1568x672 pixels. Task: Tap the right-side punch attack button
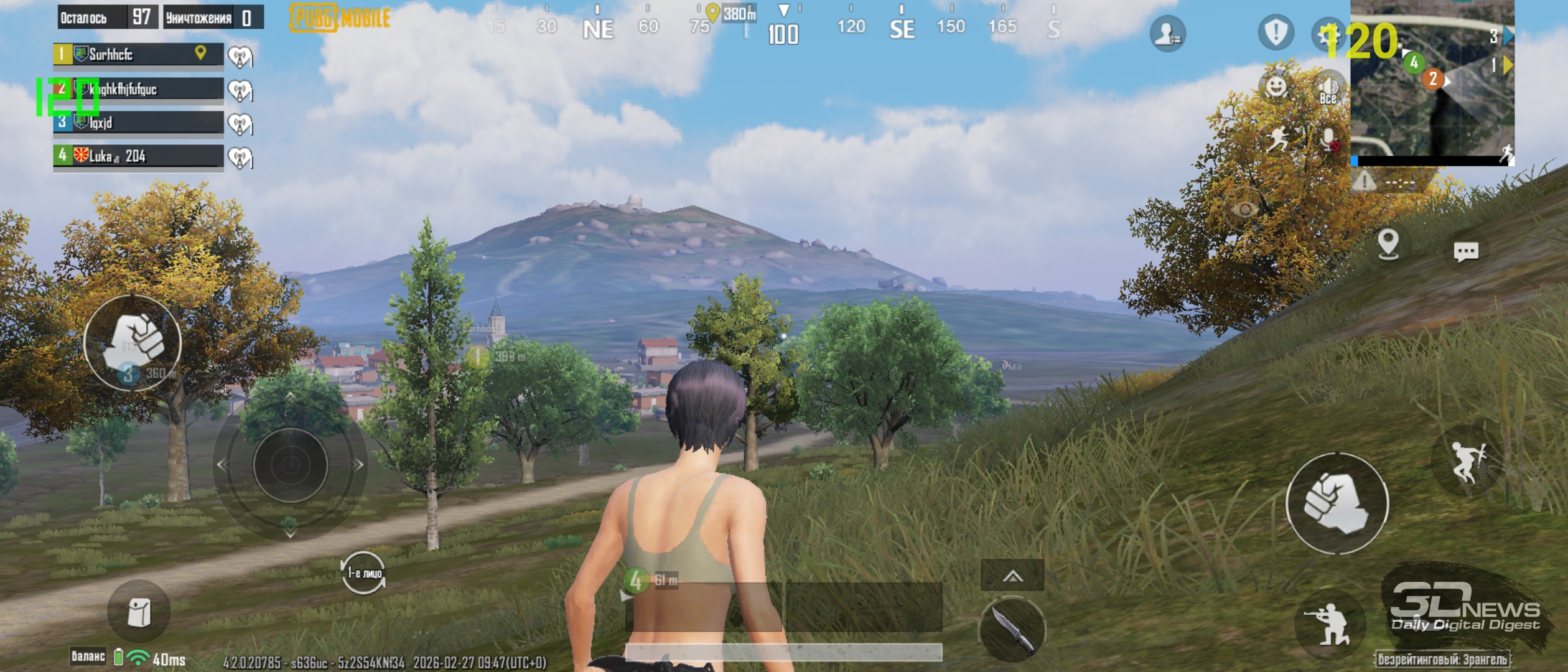click(1337, 503)
